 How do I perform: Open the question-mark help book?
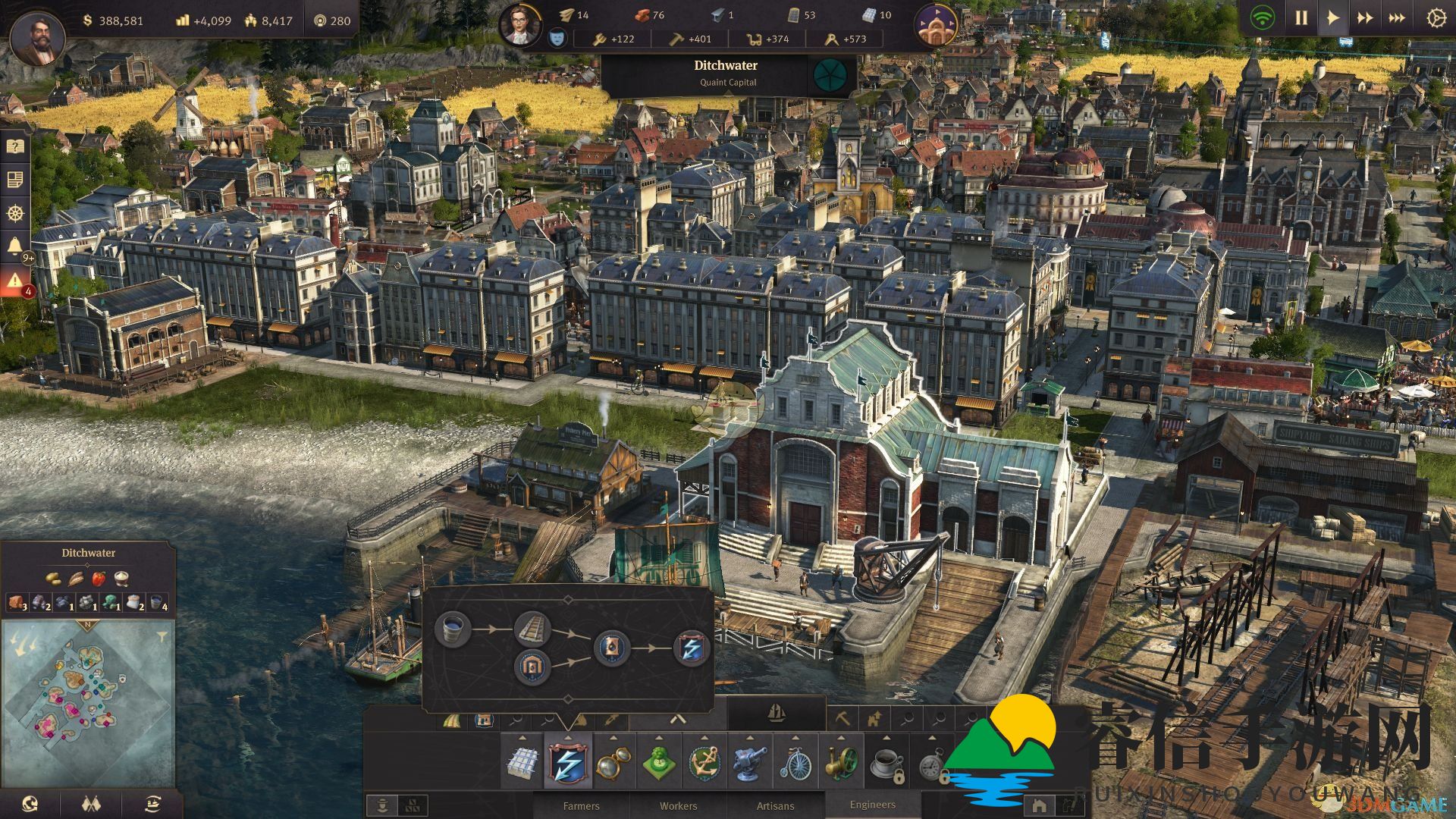click(x=15, y=146)
